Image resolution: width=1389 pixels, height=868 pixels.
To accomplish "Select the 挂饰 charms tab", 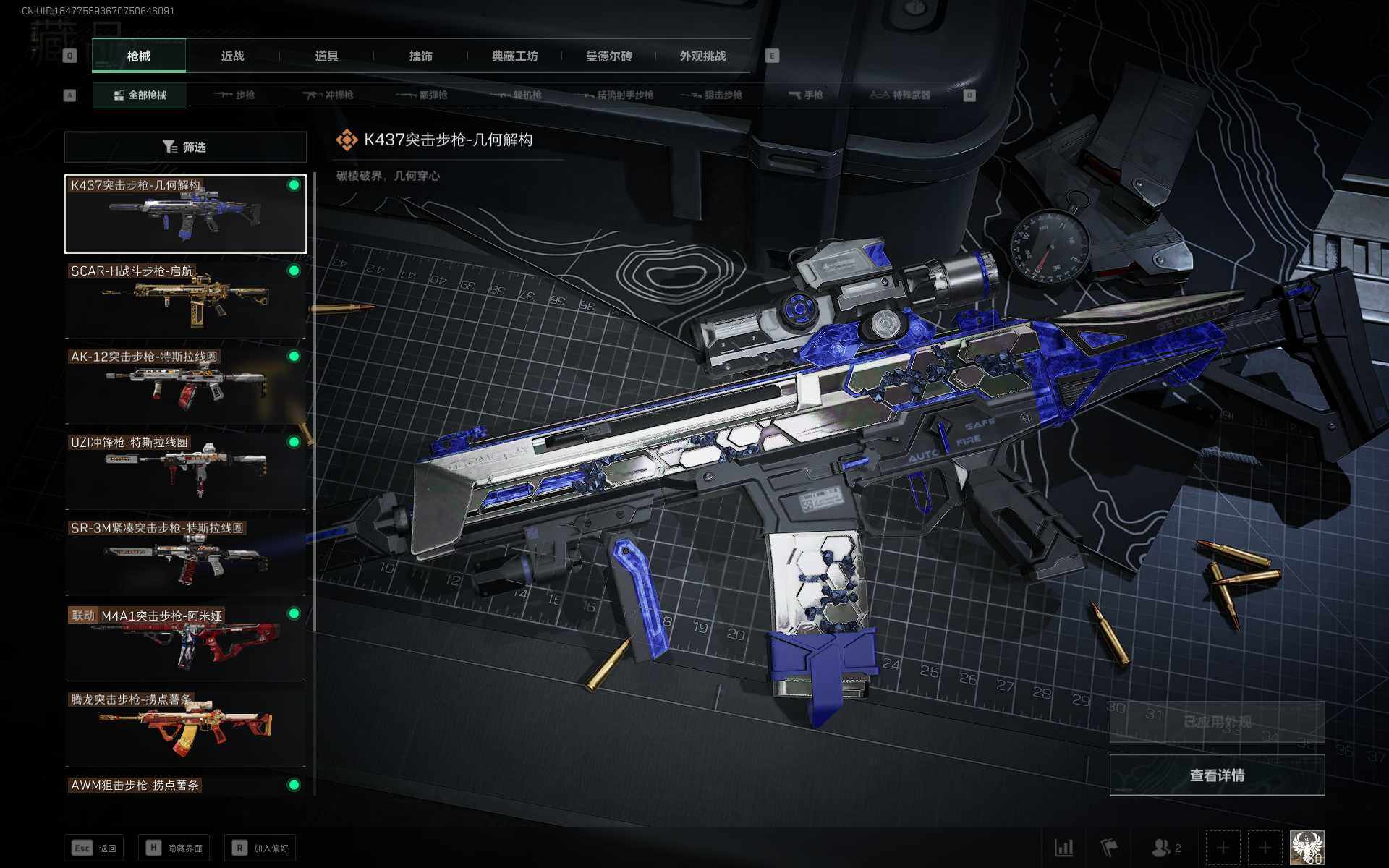I will (x=420, y=56).
